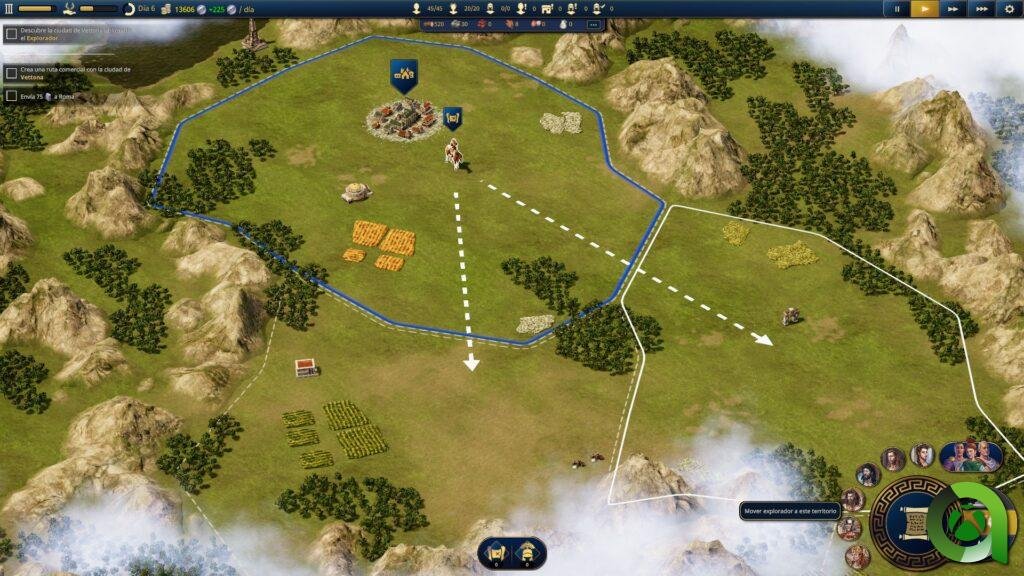Click the helmet icon in the unit panel

(526, 551)
